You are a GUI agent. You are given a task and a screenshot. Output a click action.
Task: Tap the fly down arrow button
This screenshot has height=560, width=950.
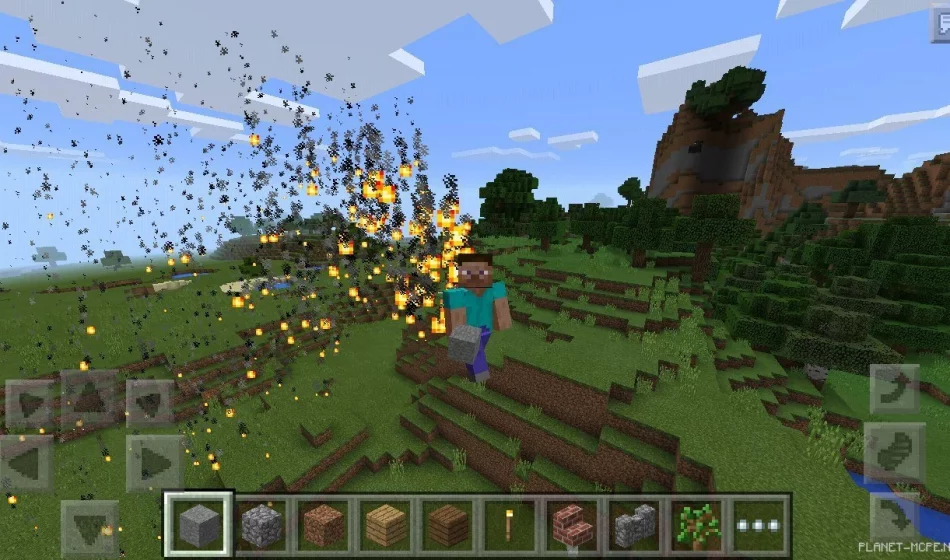pos(894,516)
